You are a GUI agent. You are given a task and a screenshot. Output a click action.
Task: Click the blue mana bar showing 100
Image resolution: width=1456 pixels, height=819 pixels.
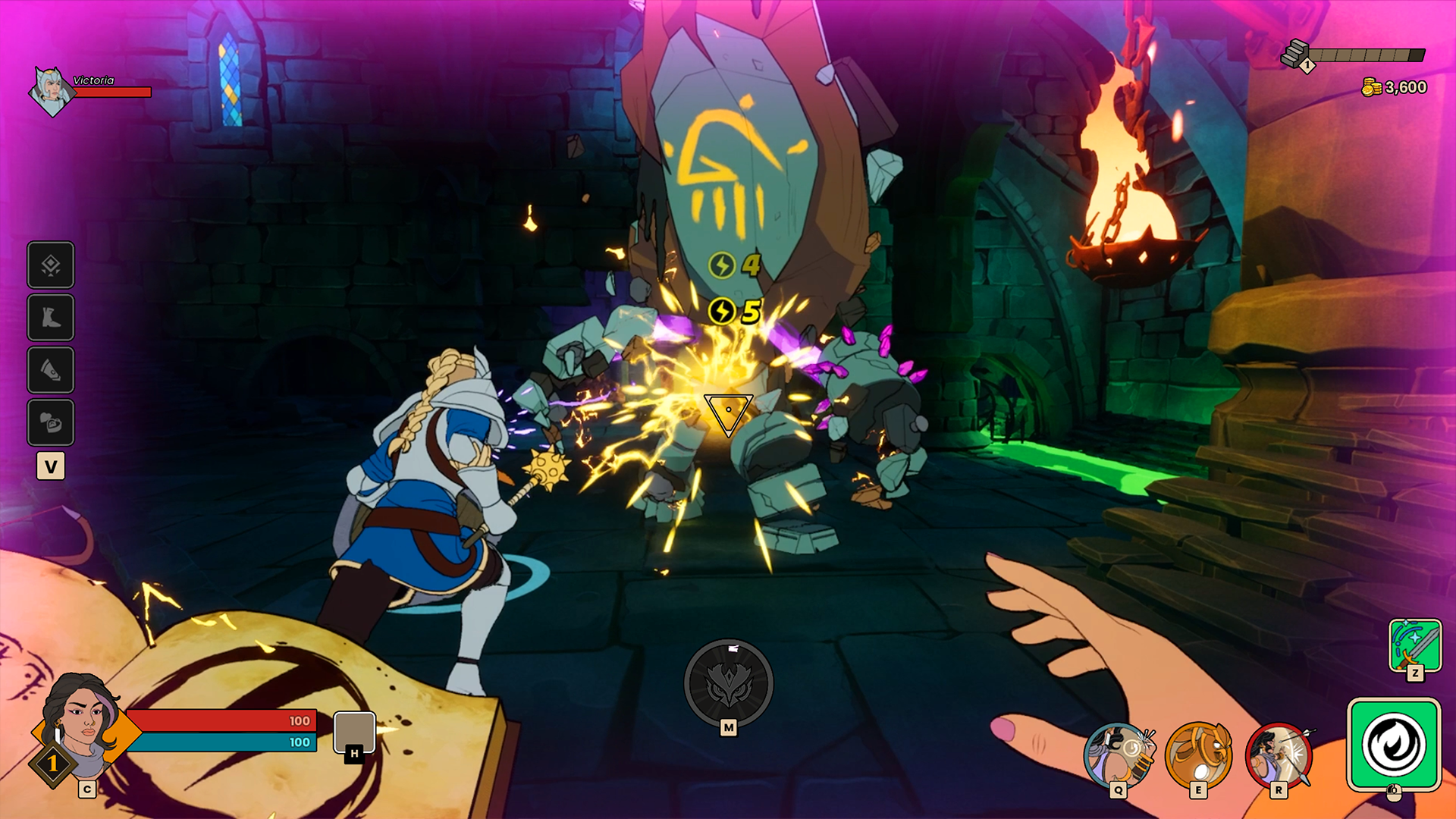[222, 741]
